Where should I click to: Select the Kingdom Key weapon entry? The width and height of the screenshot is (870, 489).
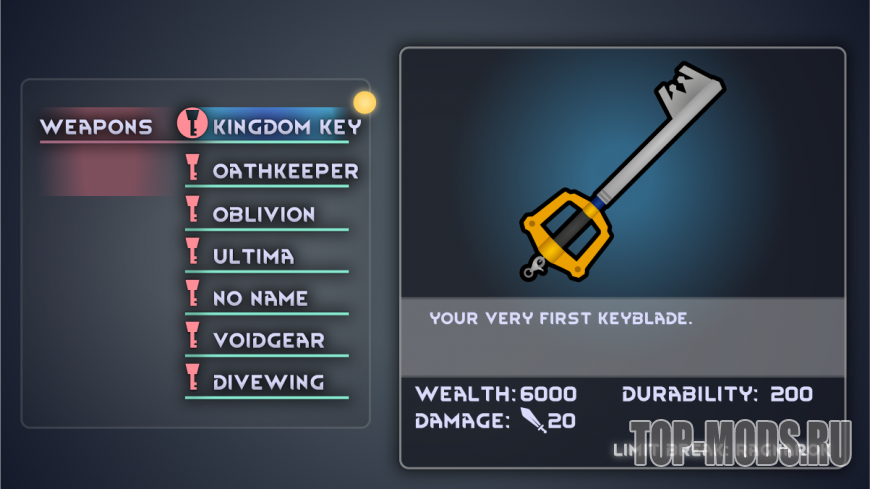tap(286, 127)
